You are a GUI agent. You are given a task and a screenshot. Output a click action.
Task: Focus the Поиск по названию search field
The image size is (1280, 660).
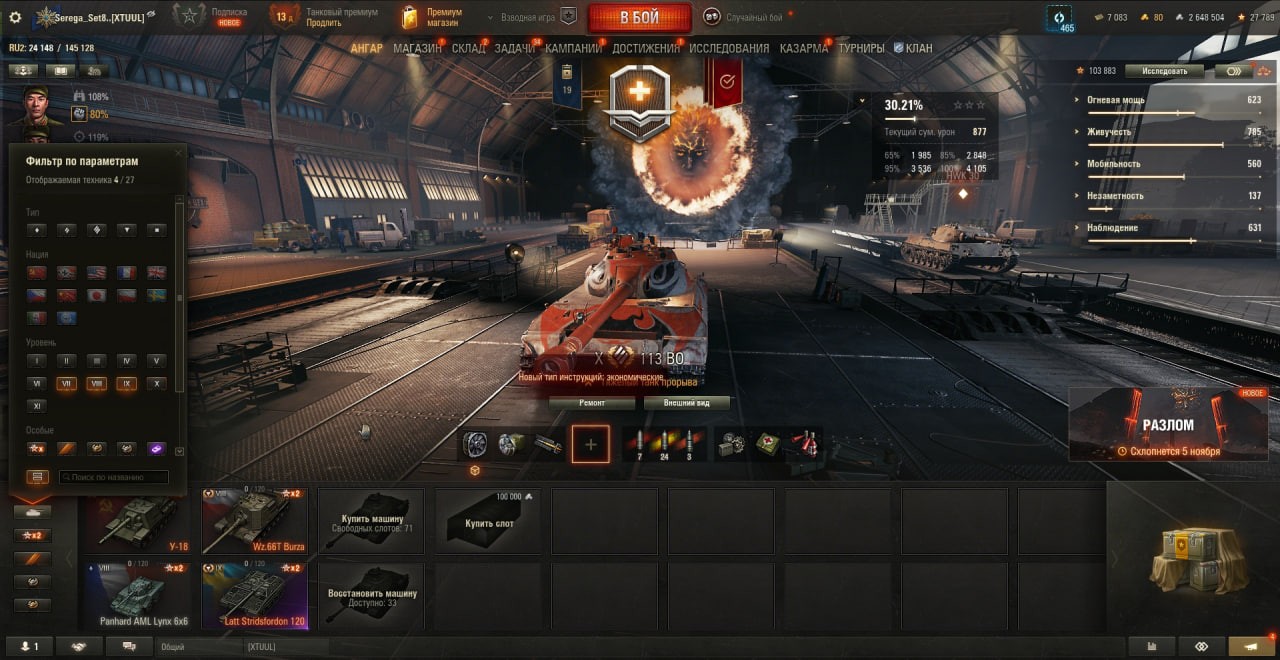[x=113, y=477]
